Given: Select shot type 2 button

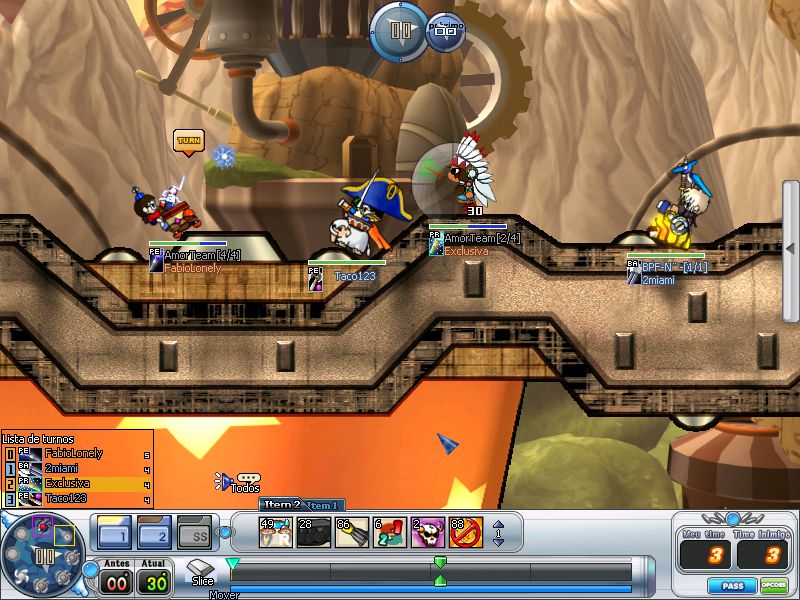Looking at the screenshot, I should click(154, 532).
